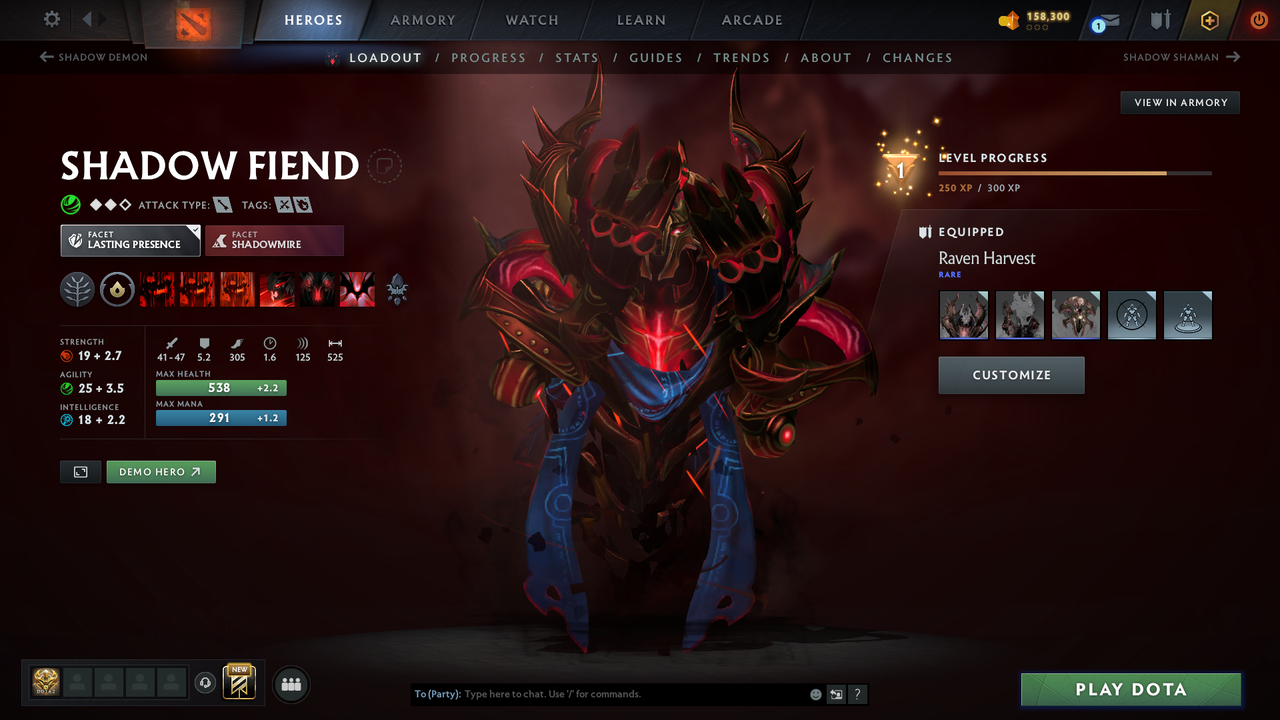Open the Dota Plus hexagon icon
Image resolution: width=1280 pixels, height=720 pixels.
(x=1209, y=19)
